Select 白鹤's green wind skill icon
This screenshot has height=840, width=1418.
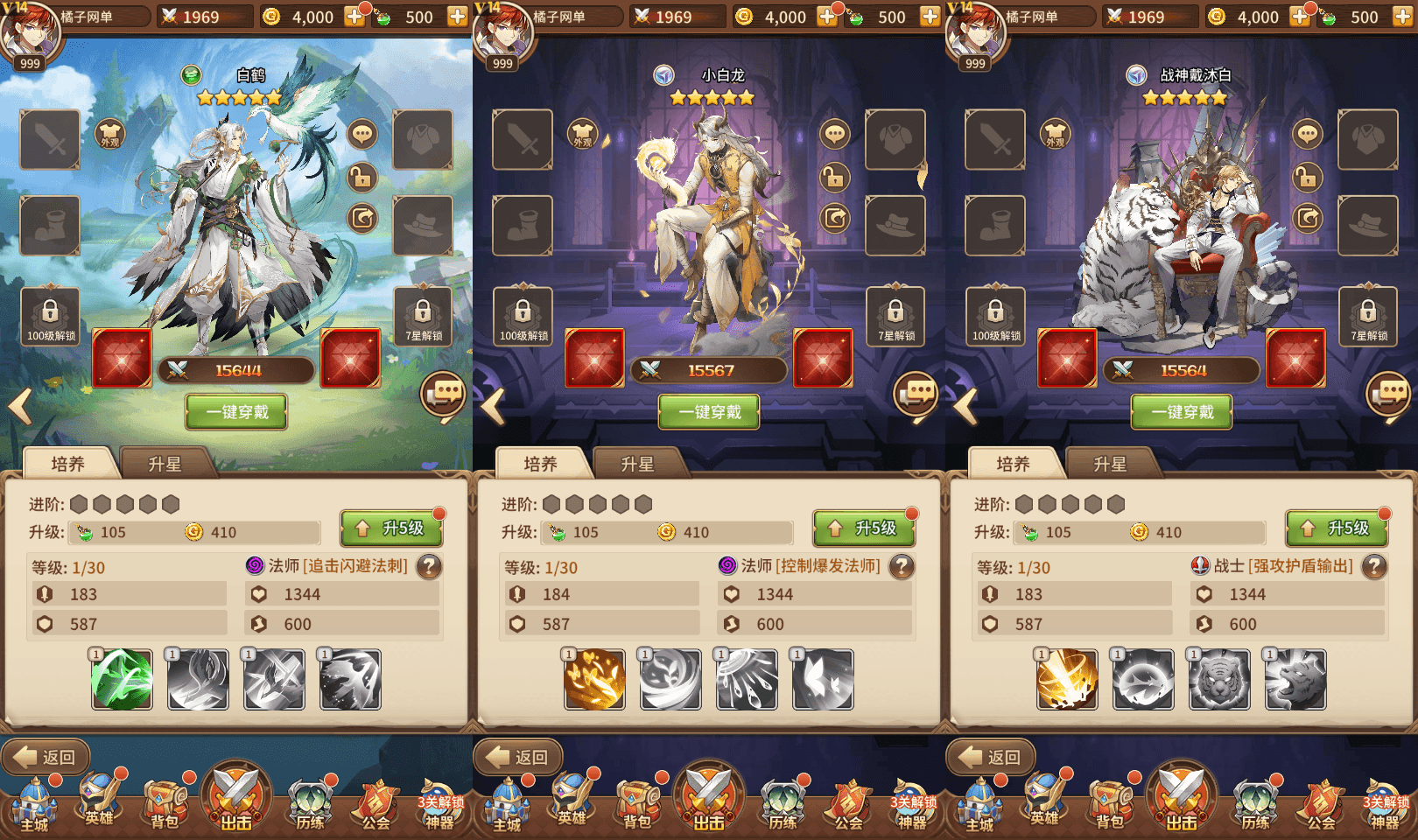point(123,679)
